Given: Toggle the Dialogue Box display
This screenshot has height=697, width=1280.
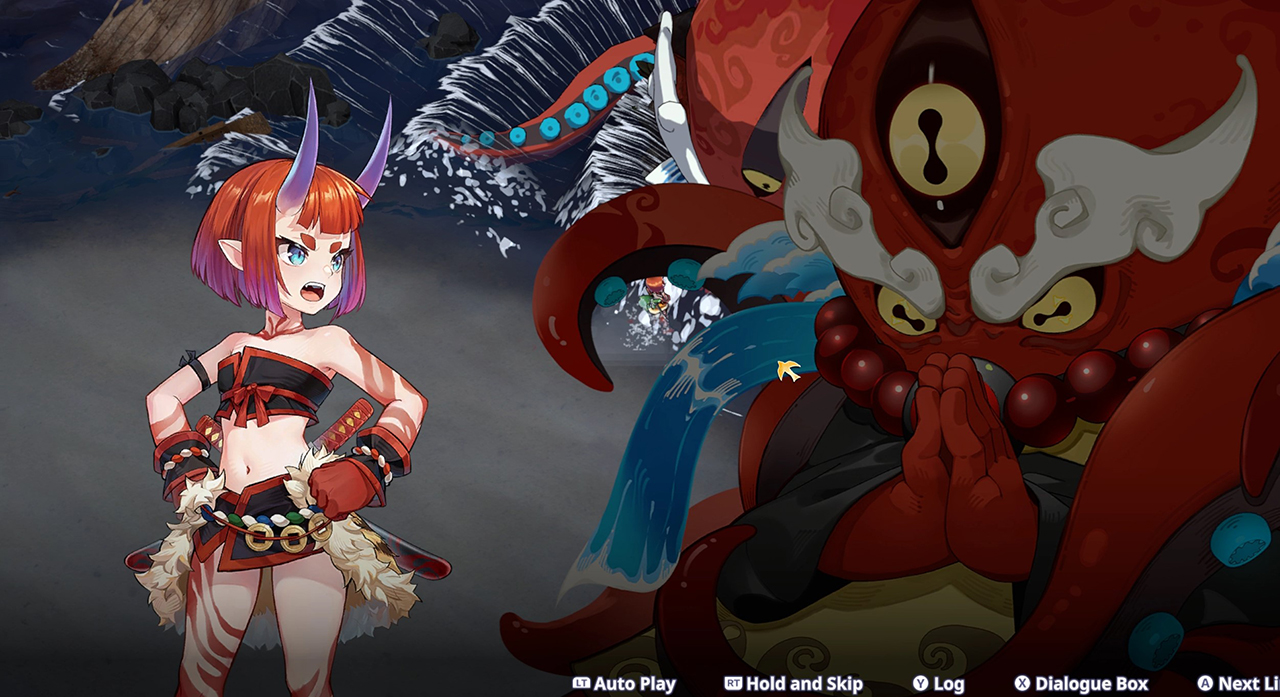Looking at the screenshot, I should pyautogui.click(x=1081, y=684).
